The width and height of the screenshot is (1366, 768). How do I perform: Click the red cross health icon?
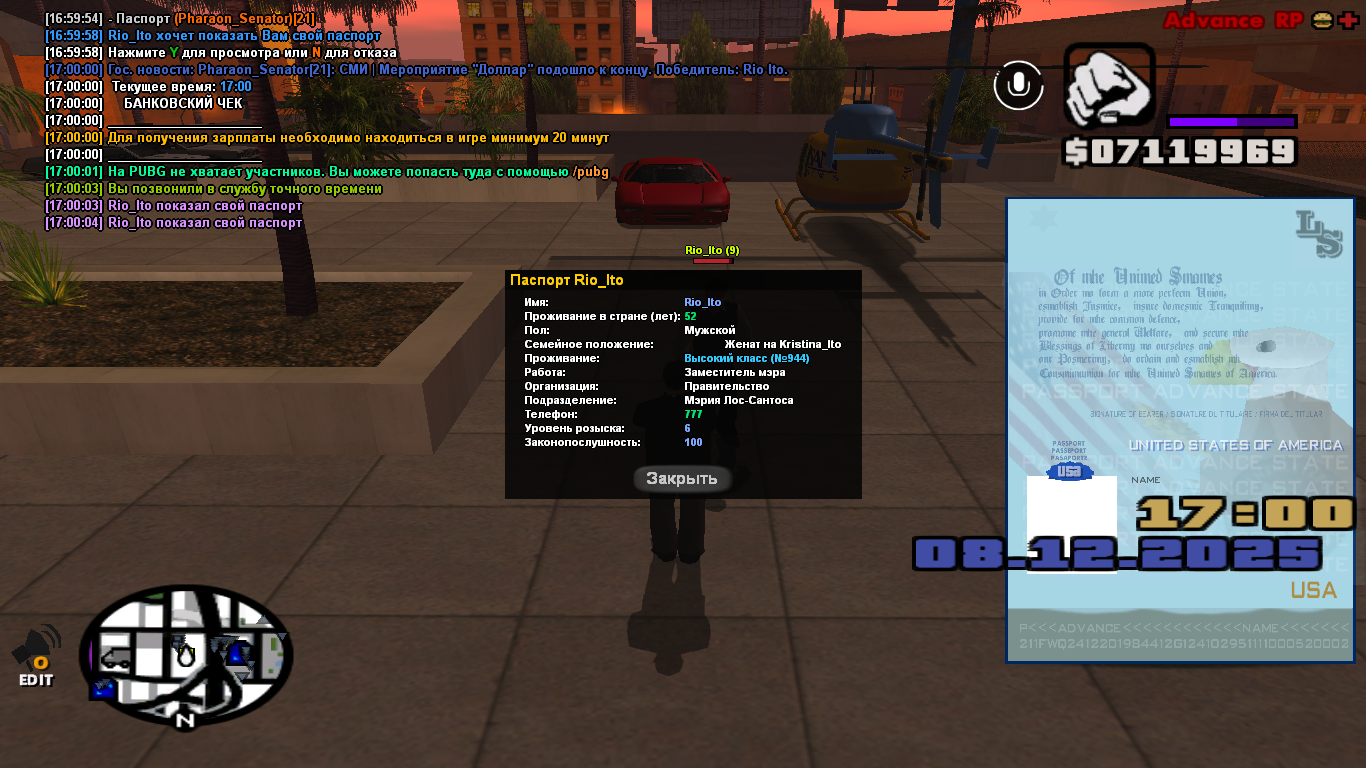[1347, 21]
